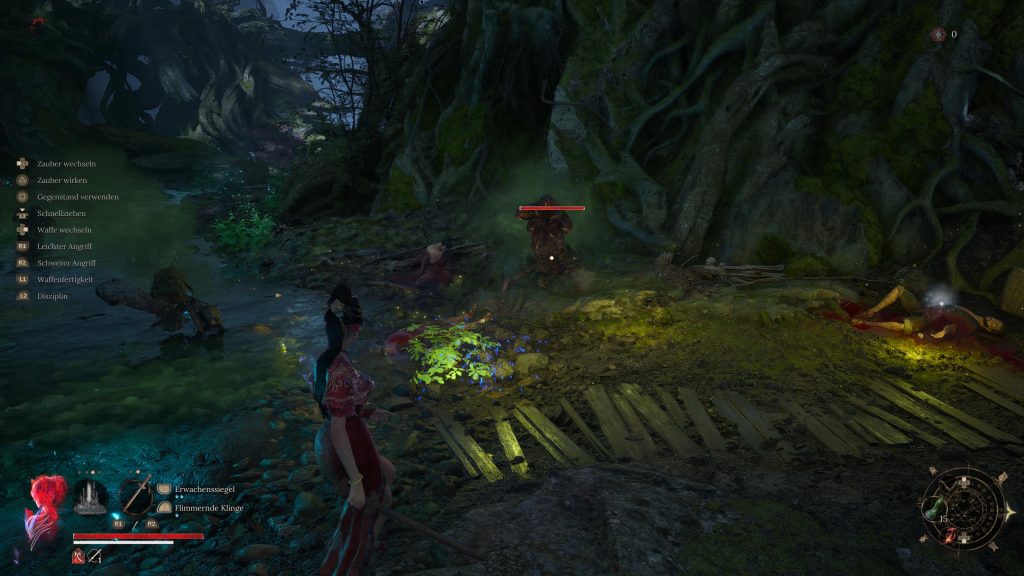Click the spell slot with tower icon

click(90, 497)
